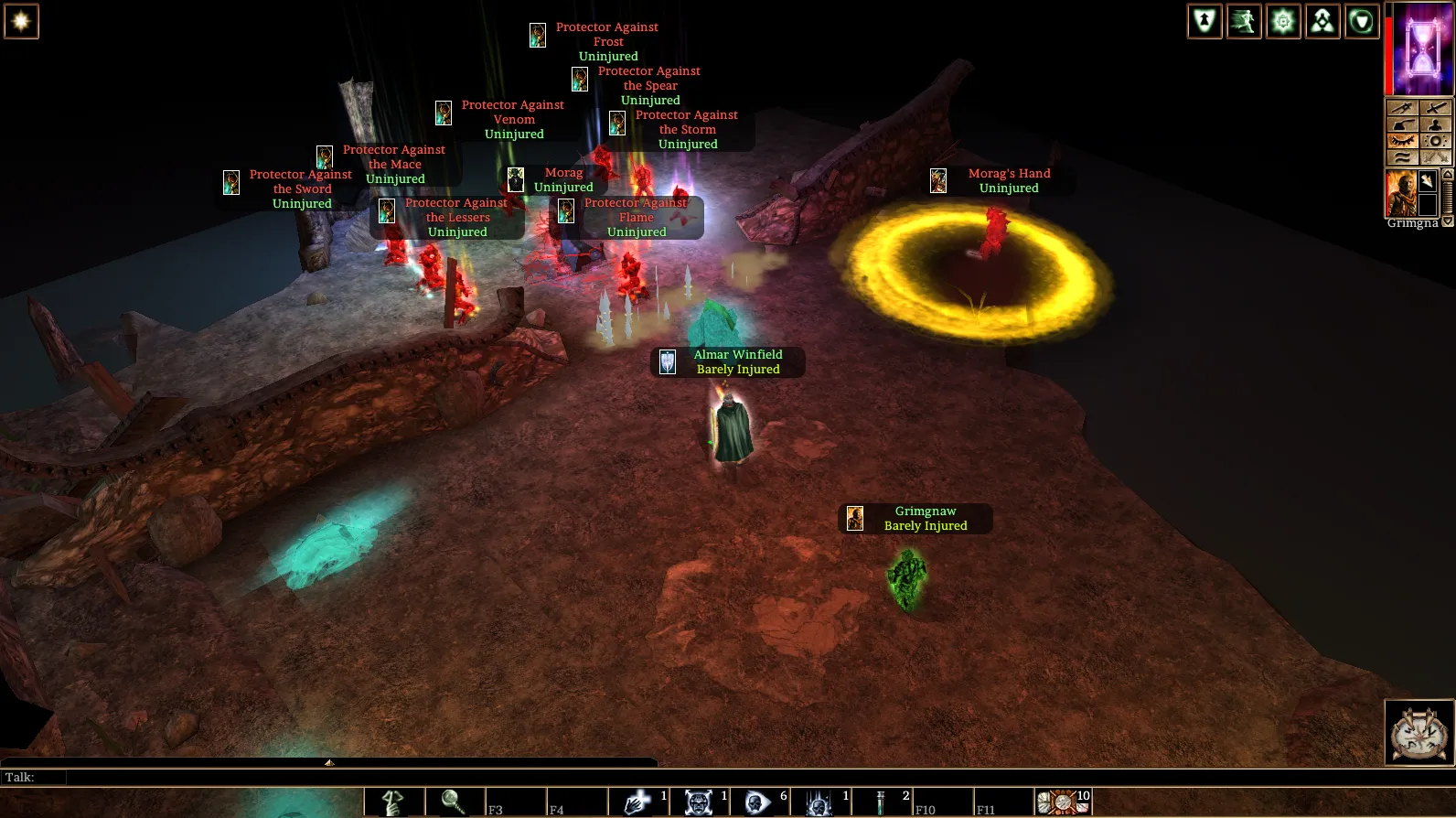This screenshot has height=818, width=1456.
Task: Use the green potion vial hotbar slot
Action: coord(881,802)
